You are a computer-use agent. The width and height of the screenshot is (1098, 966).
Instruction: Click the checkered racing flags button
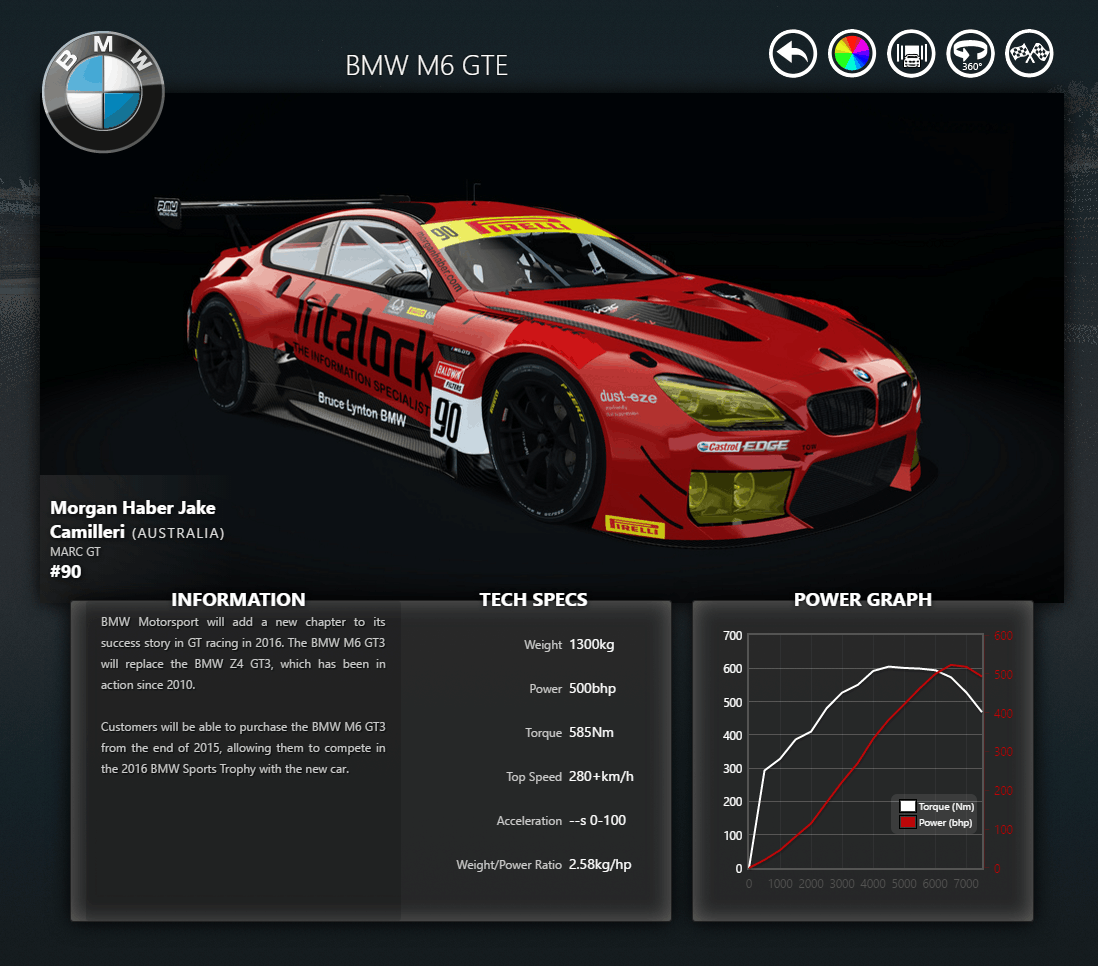(1029, 53)
